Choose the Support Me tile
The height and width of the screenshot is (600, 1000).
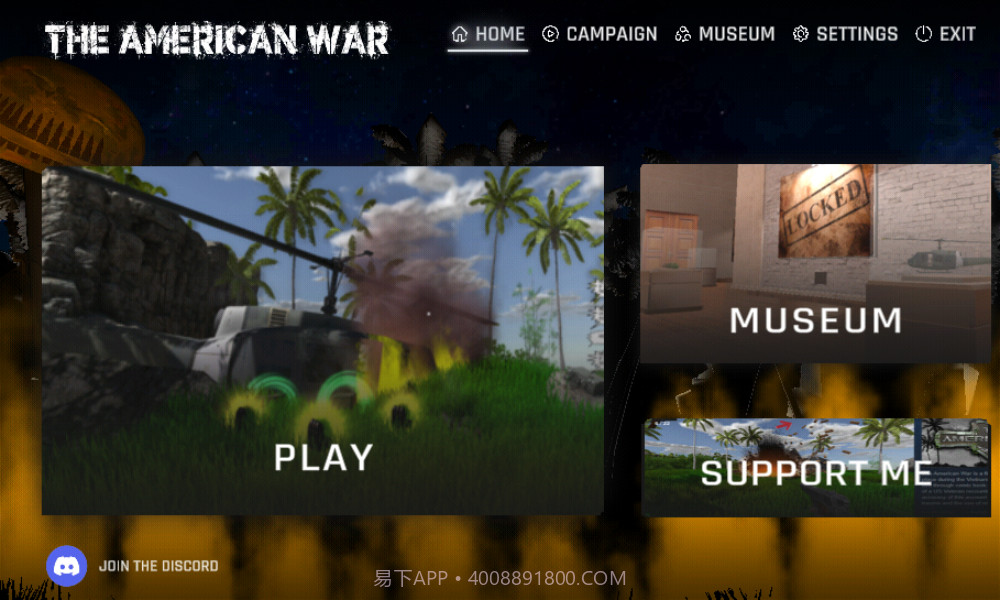tap(815, 467)
